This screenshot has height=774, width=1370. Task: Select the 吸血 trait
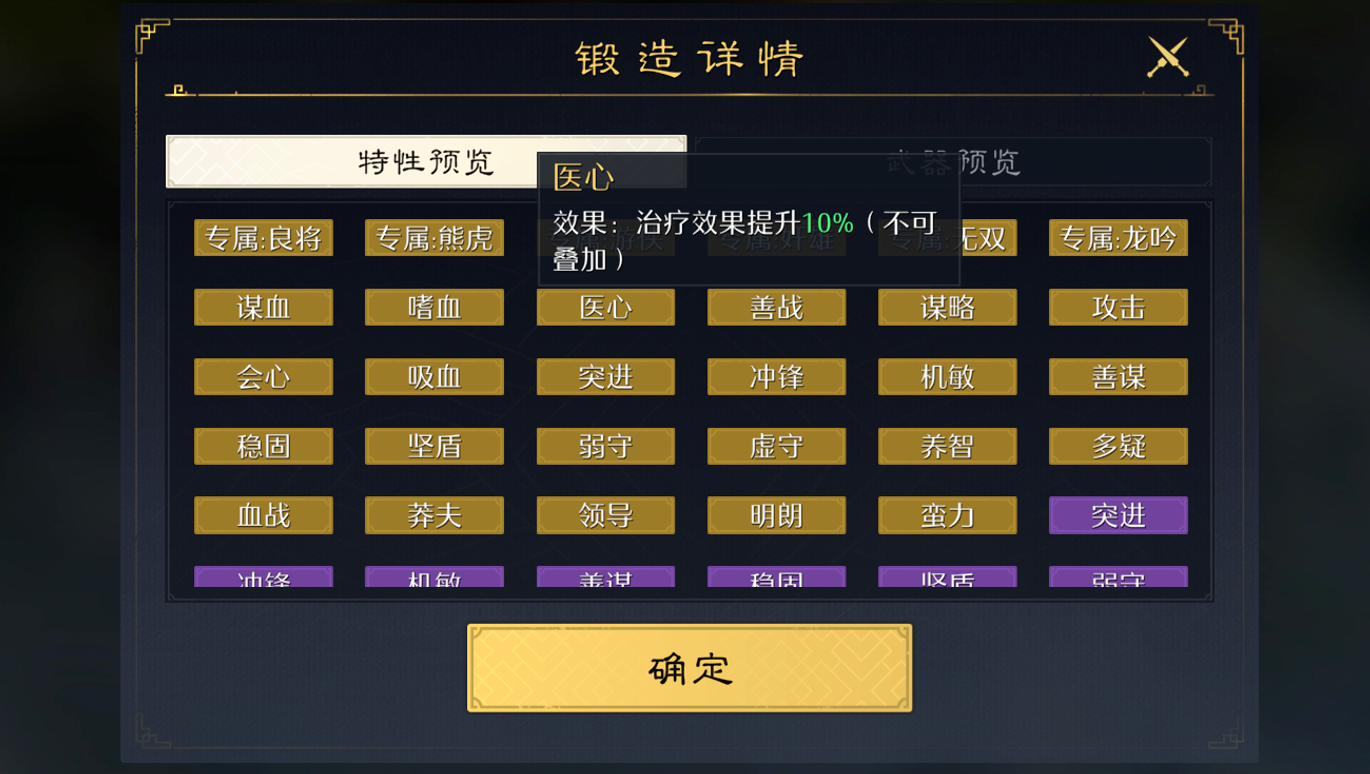tap(434, 377)
